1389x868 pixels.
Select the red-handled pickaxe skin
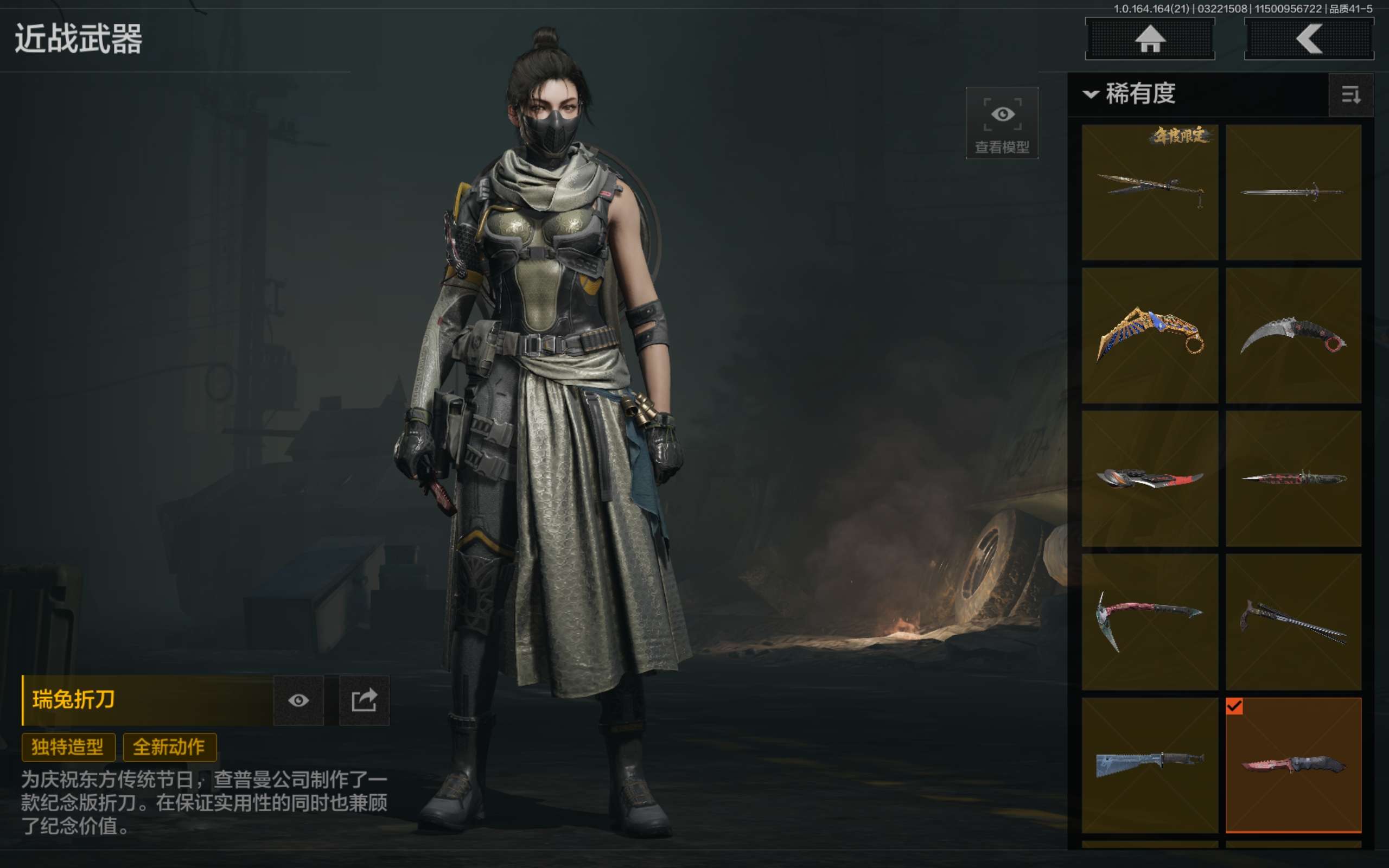click(x=1150, y=622)
